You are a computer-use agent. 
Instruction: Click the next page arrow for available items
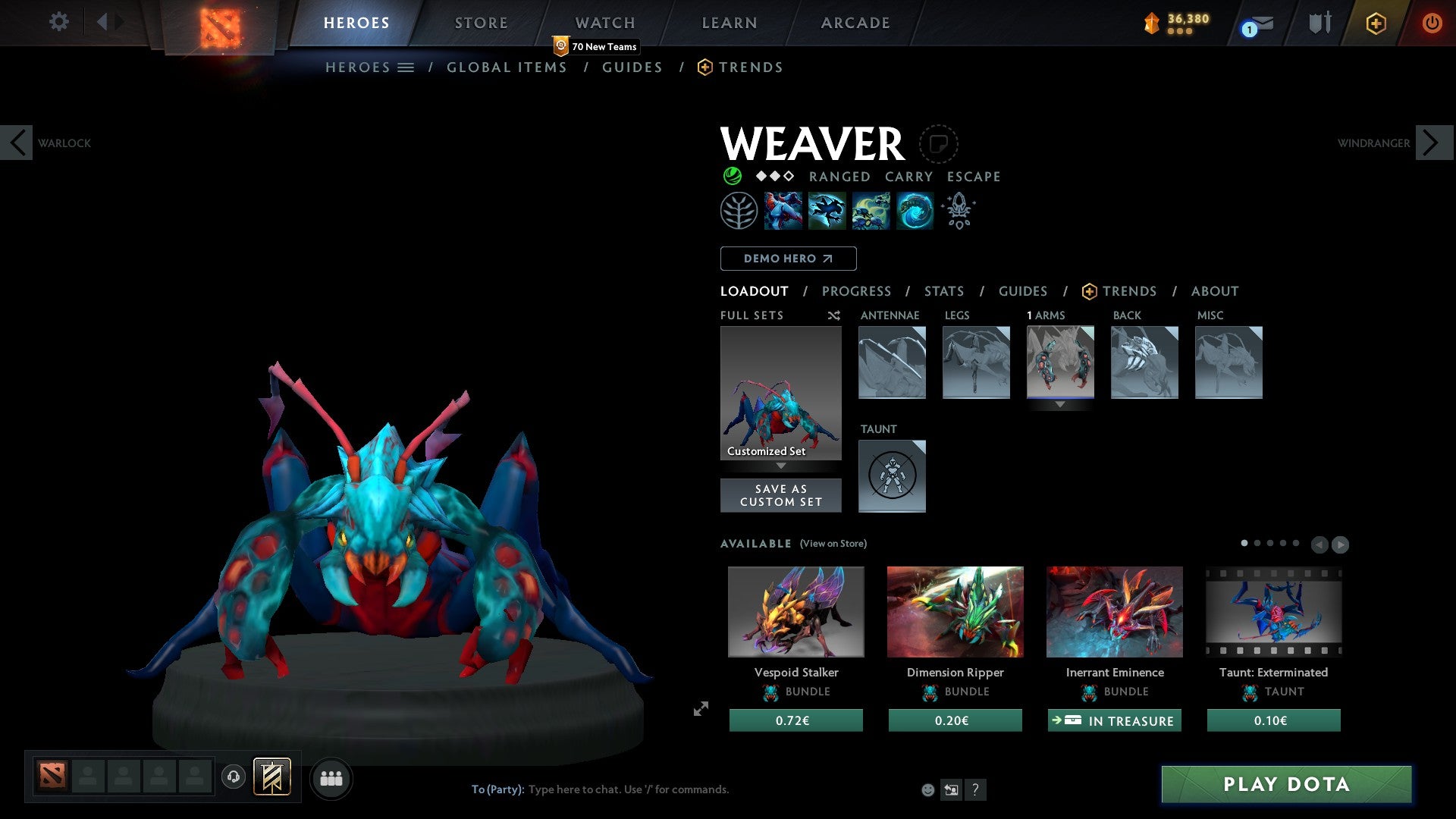click(x=1339, y=544)
